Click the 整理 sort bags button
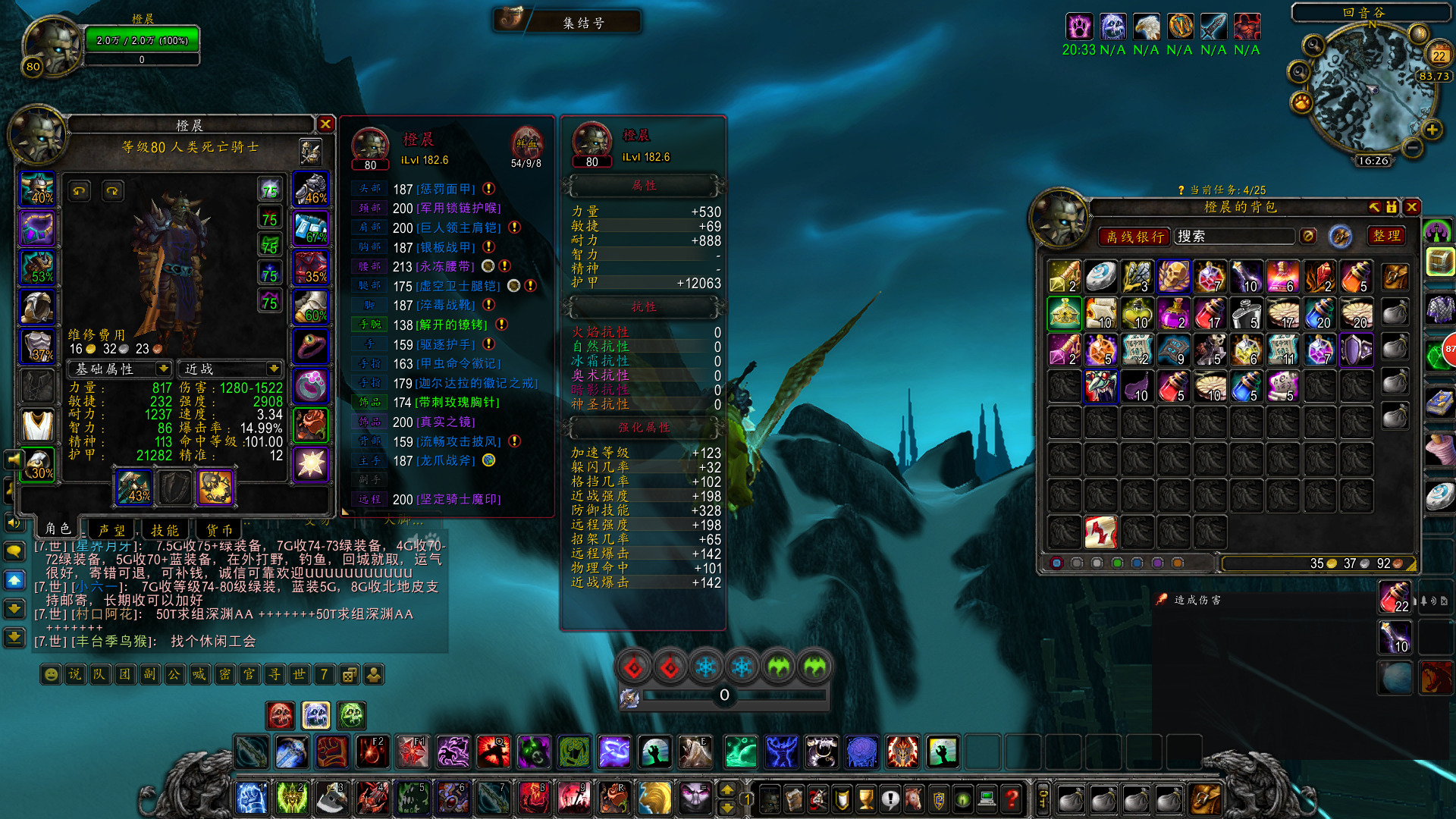This screenshot has height=819, width=1456. [1386, 237]
